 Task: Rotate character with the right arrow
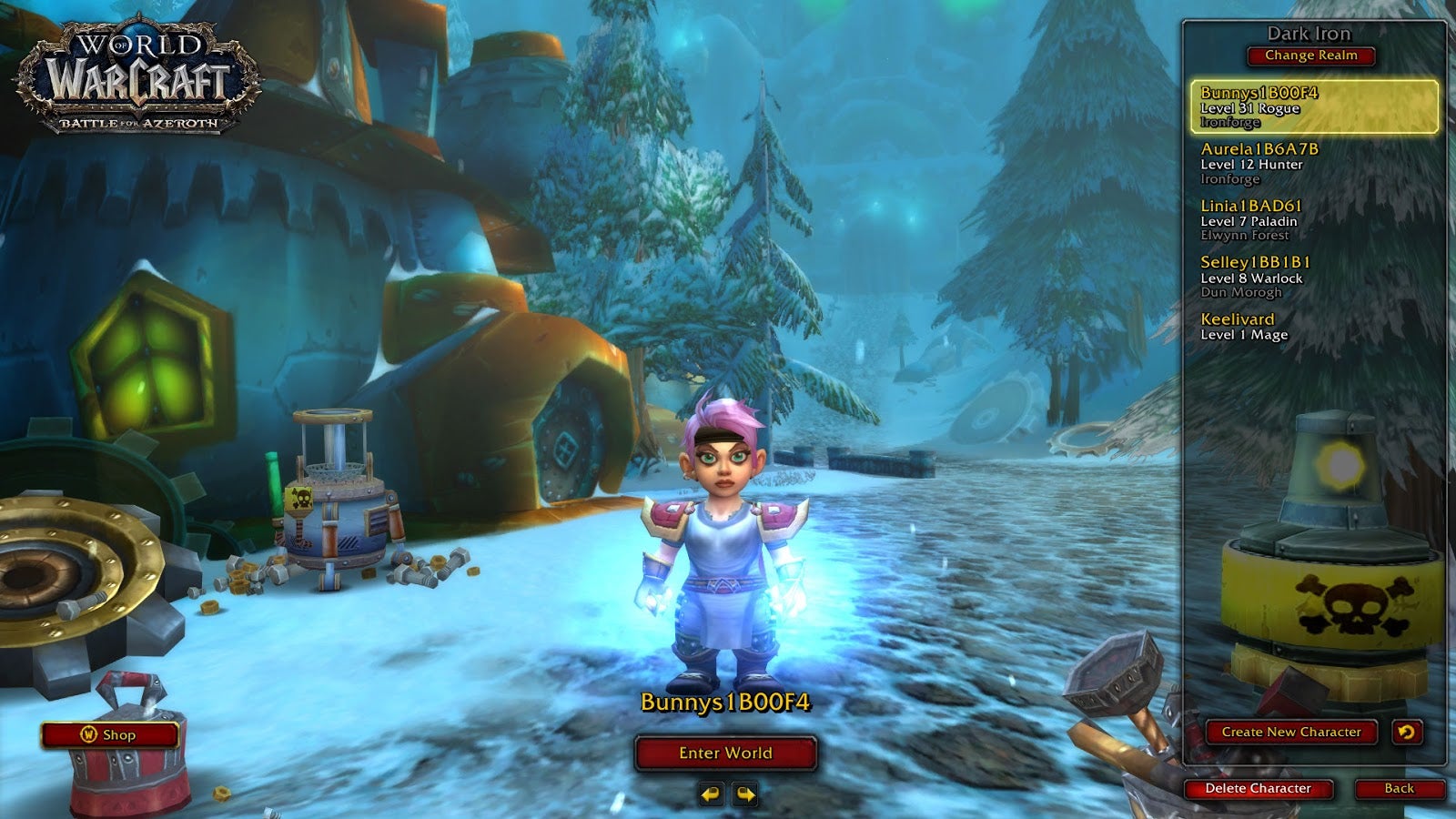[x=745, y=794]
